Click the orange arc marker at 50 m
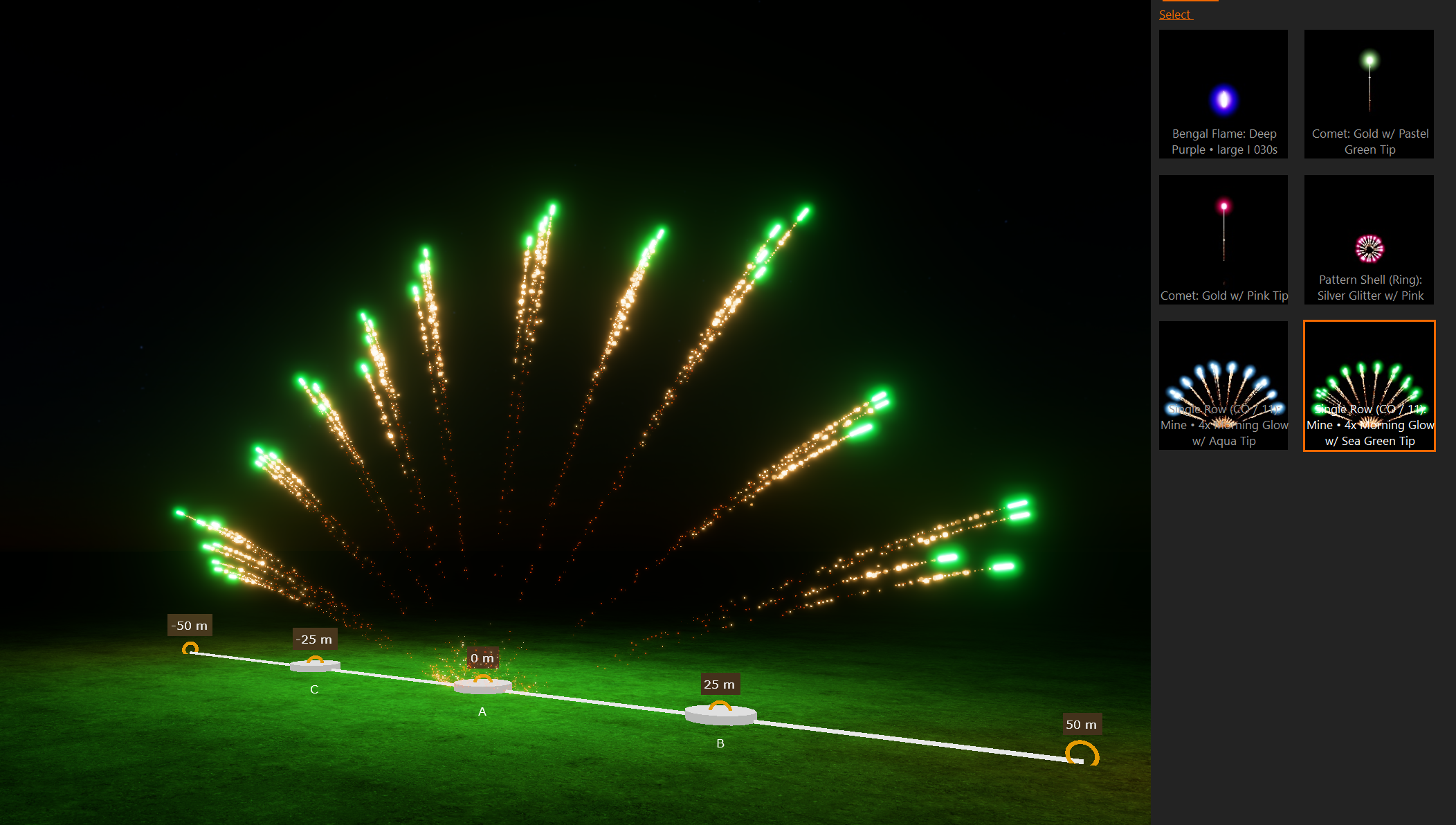 [x=1082, y=751]
